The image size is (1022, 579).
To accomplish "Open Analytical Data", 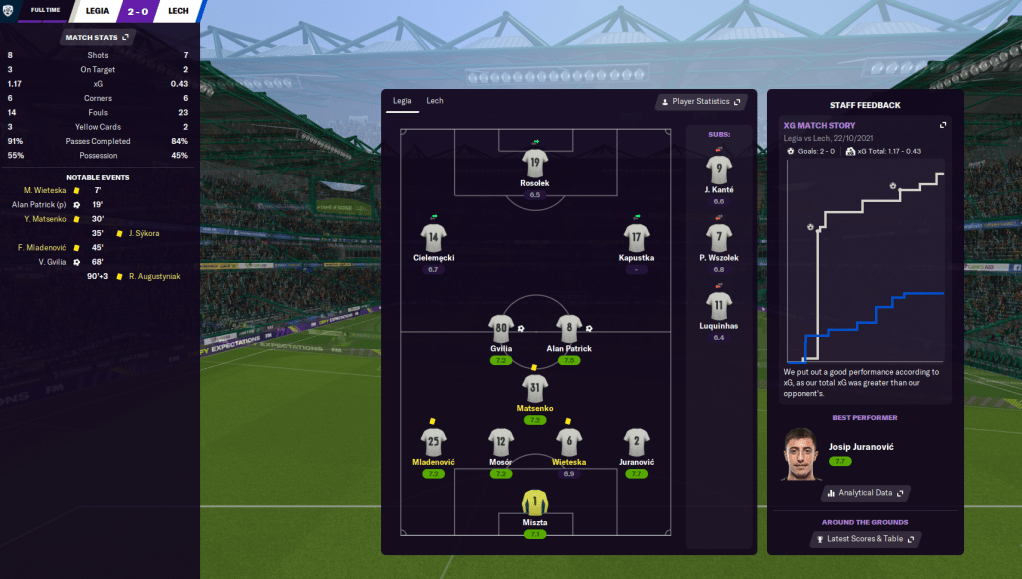I will coord(866,493).
